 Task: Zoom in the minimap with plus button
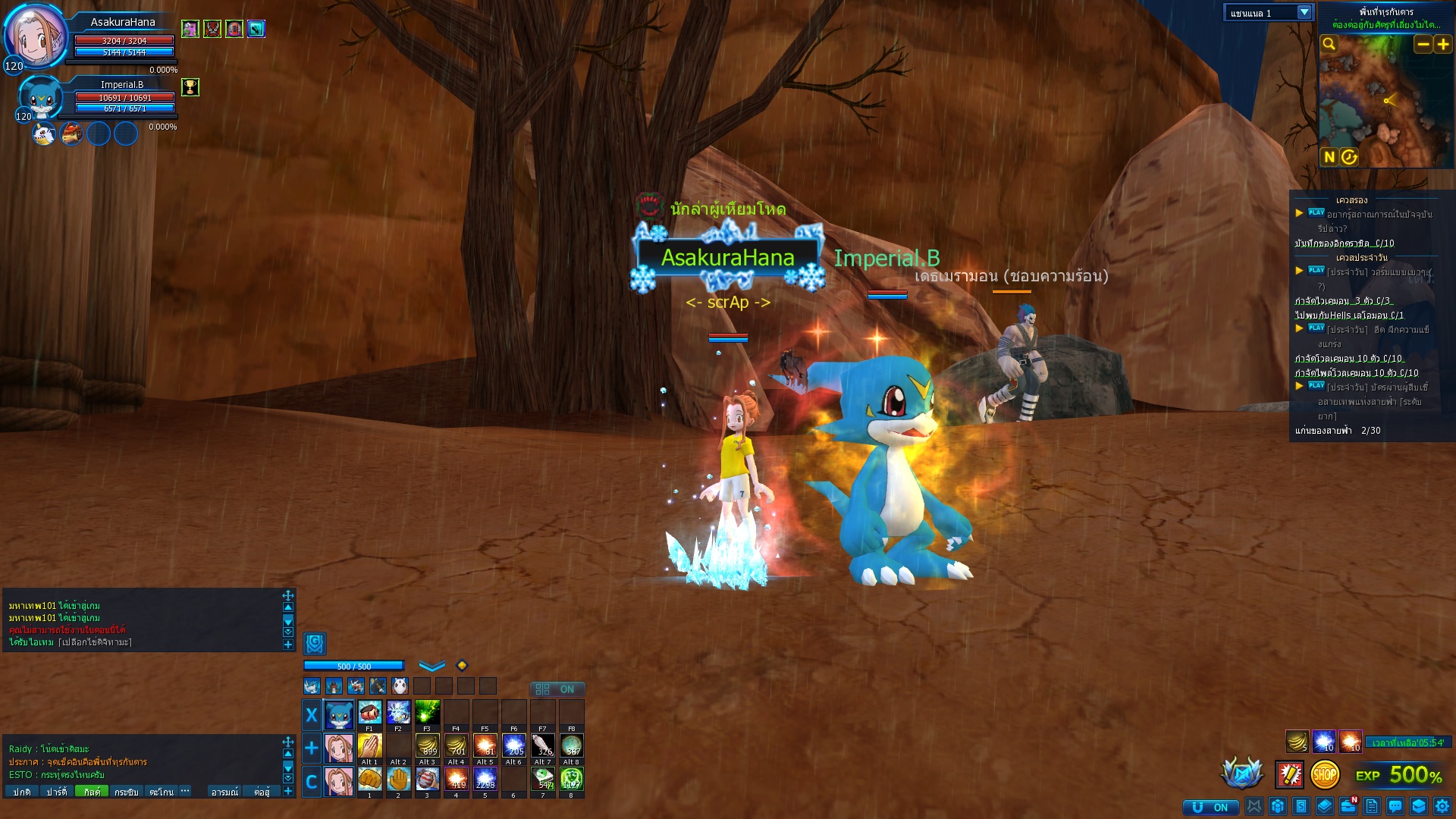pyautogui.click(x=1443, y=45)
